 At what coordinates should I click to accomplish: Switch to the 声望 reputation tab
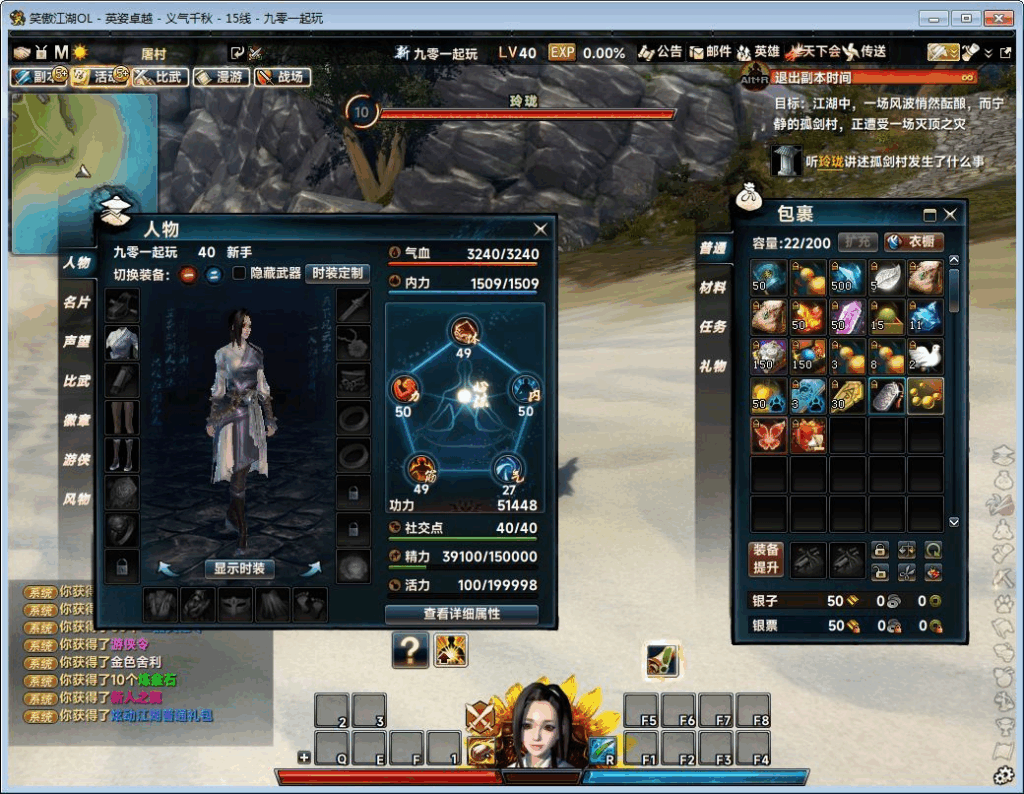(77, 341)
